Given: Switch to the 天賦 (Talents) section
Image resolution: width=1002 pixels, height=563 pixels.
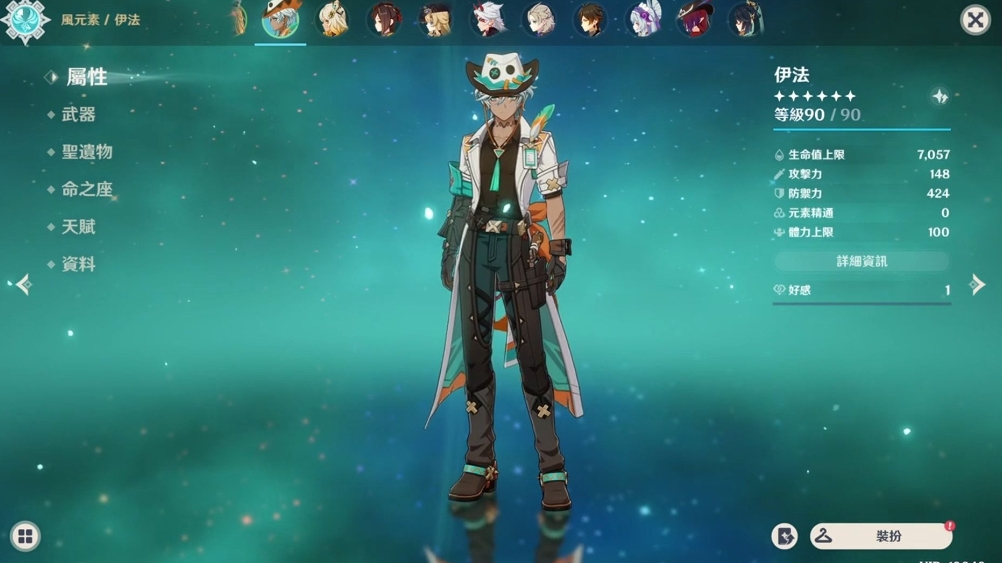Looking at the screenshot, I should (x=78, y=227).
